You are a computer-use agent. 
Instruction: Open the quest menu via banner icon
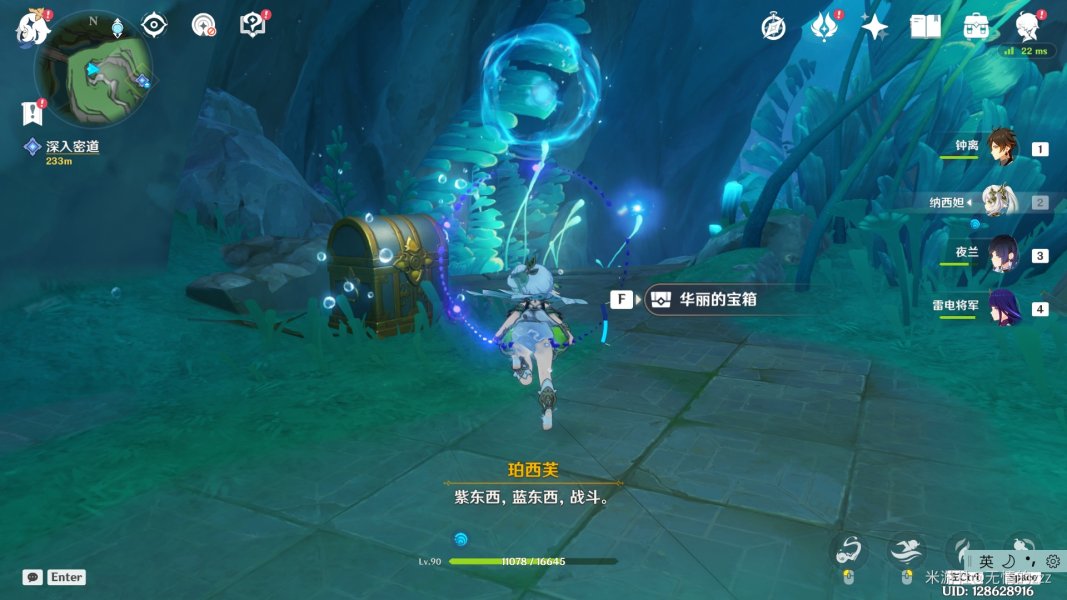(33, 113)
